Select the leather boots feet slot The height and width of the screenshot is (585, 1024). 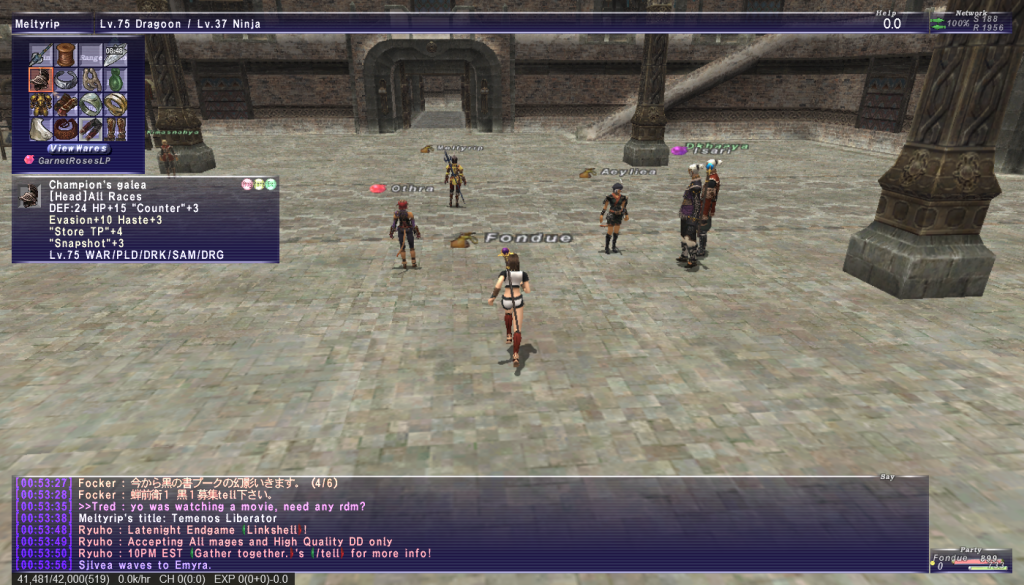coord(114,129)
